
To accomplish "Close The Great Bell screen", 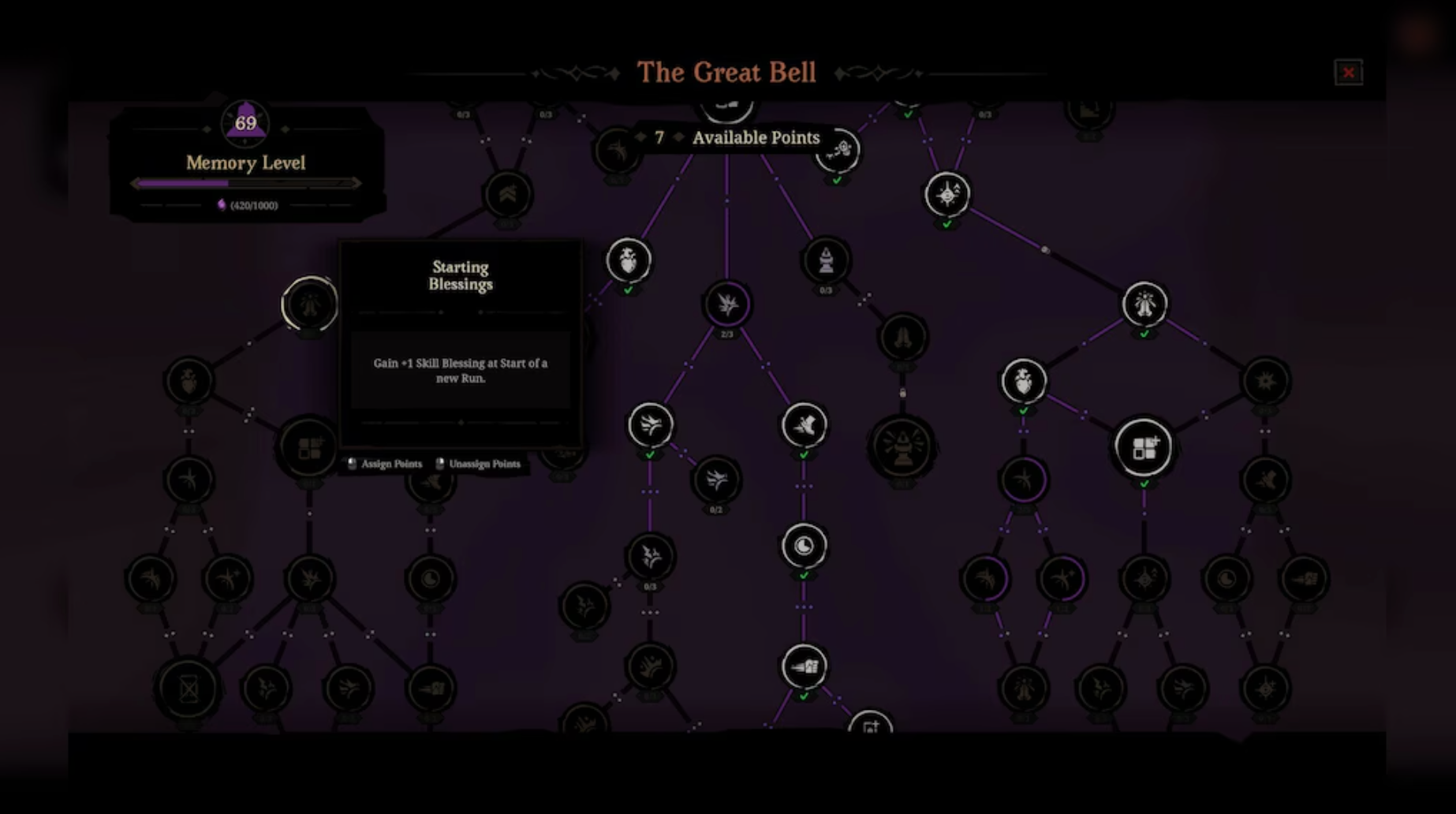I will tap(1349, 73).
